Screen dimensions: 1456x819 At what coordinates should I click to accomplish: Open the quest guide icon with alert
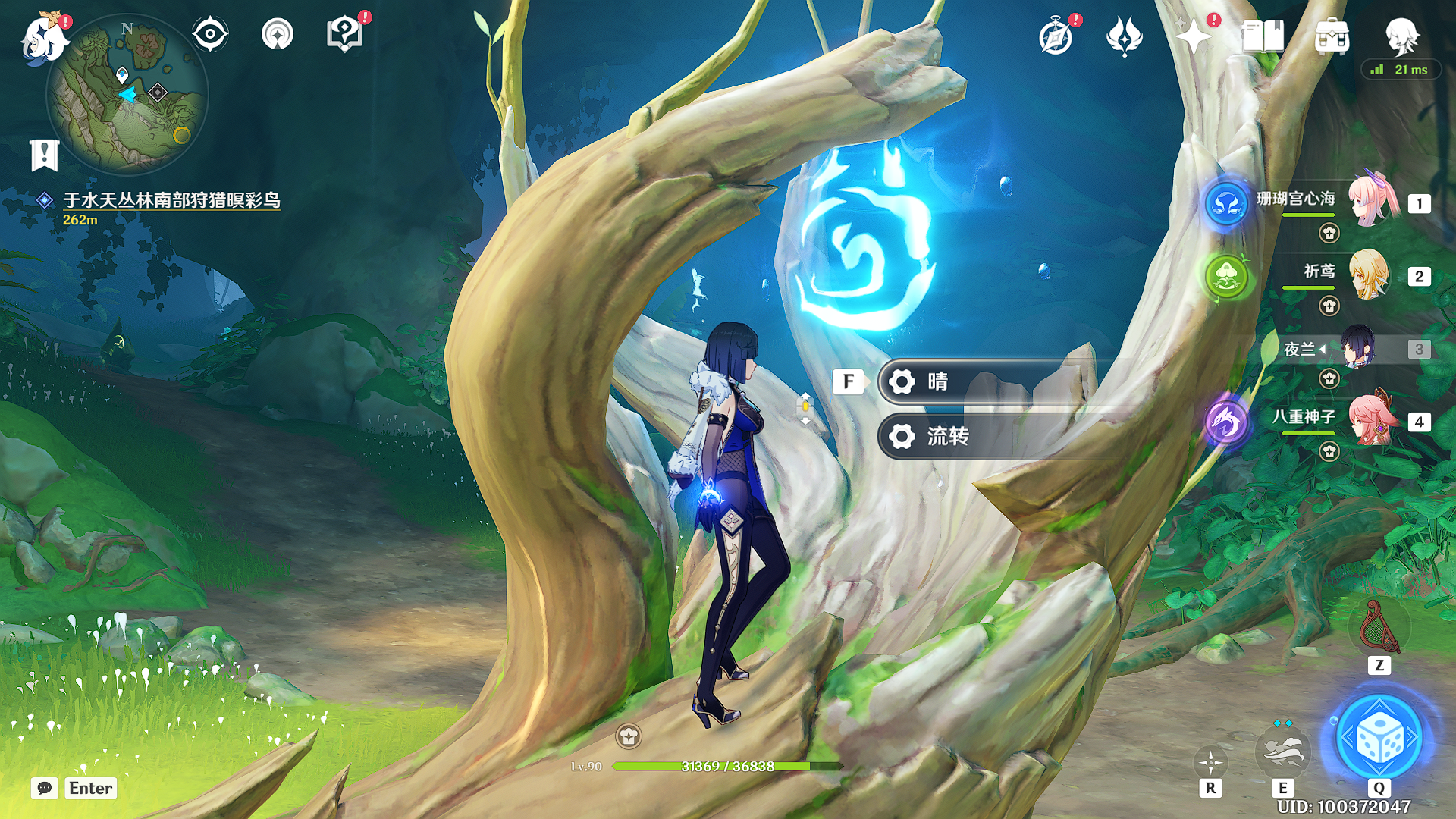345,34
